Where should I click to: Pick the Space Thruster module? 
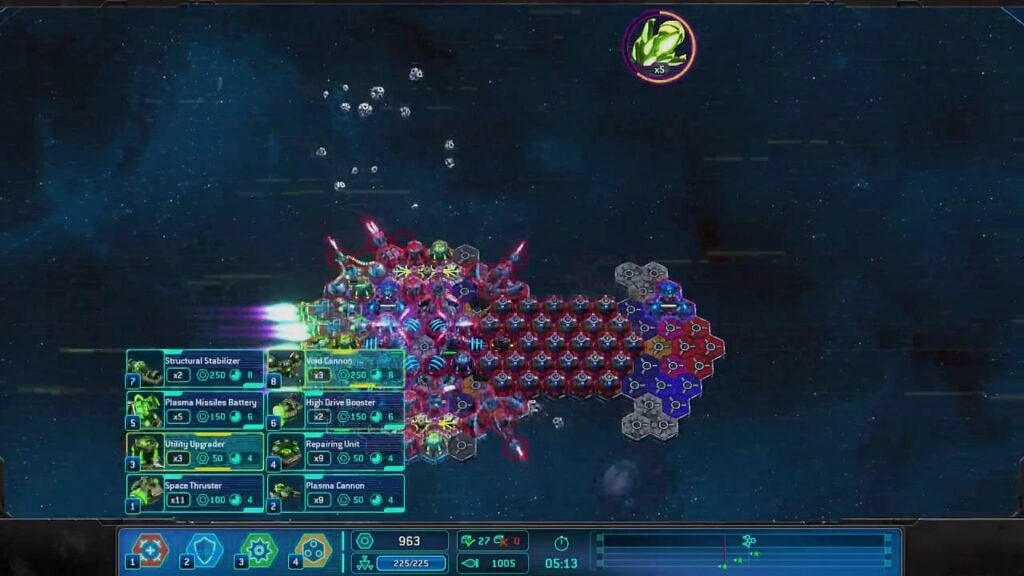[196, 493]
